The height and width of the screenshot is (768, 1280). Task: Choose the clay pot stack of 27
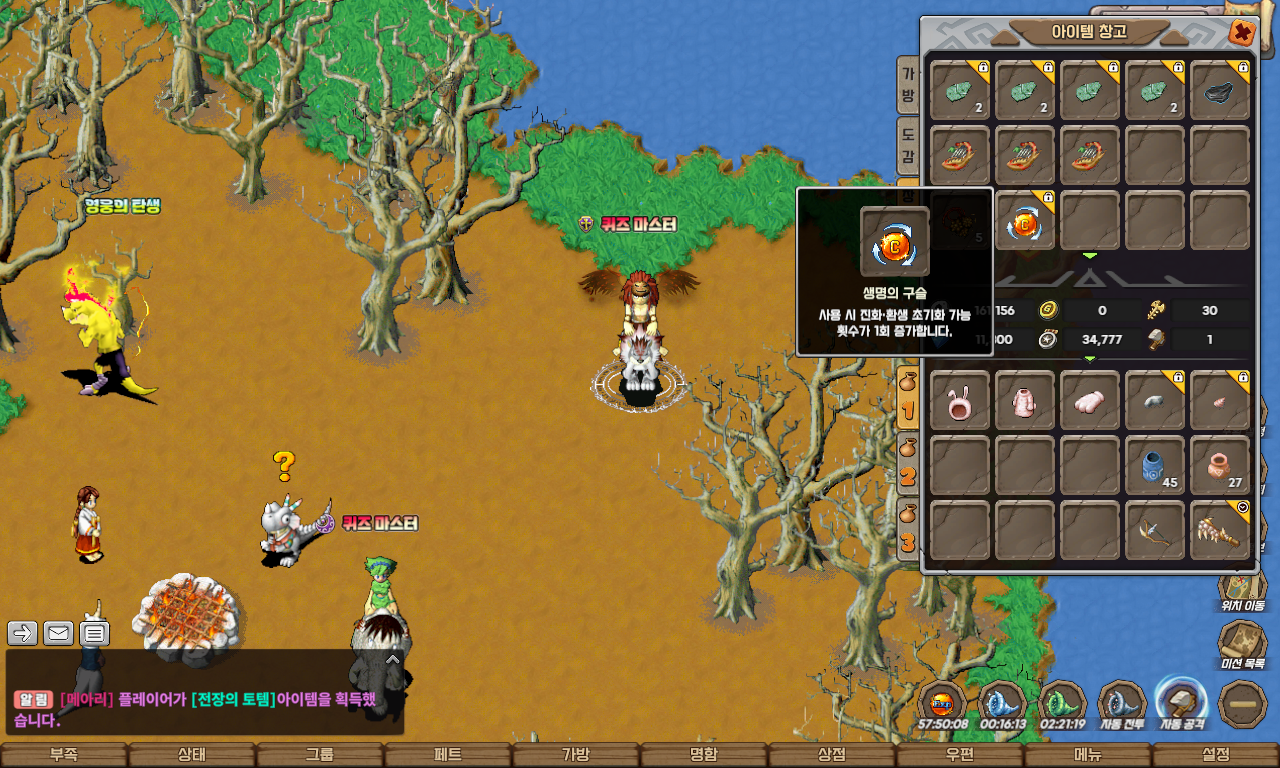click(1220, 465)
